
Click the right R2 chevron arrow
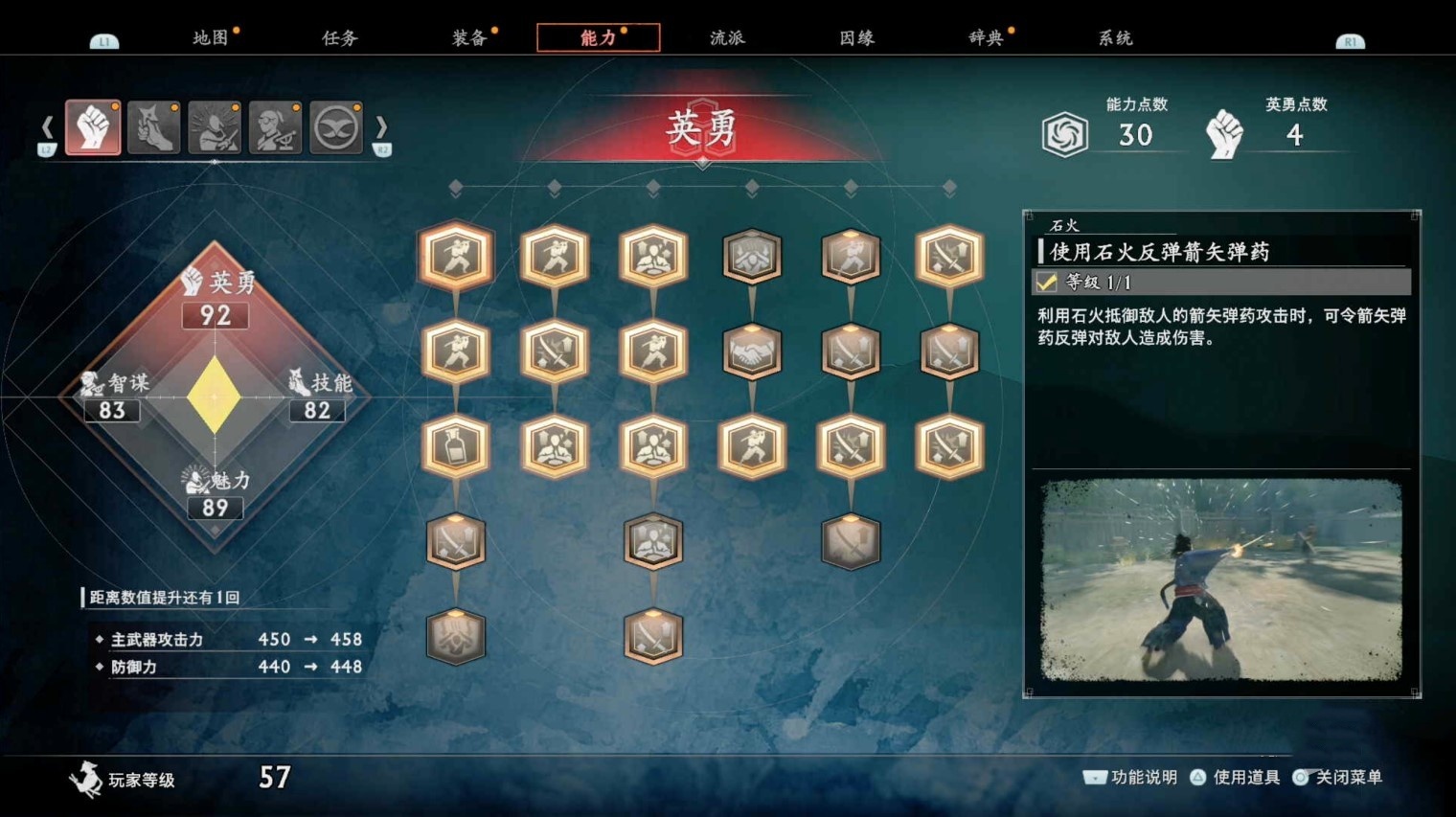381,125
